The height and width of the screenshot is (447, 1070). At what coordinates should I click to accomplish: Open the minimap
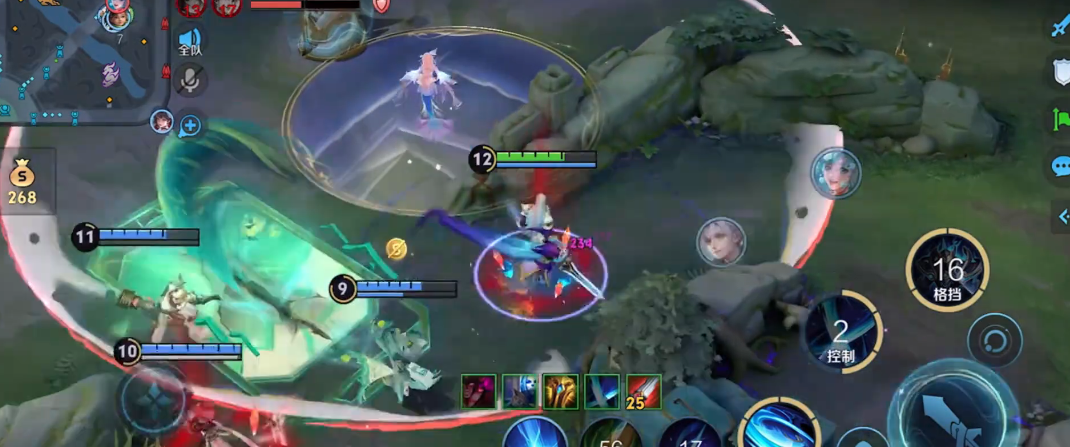80,60
